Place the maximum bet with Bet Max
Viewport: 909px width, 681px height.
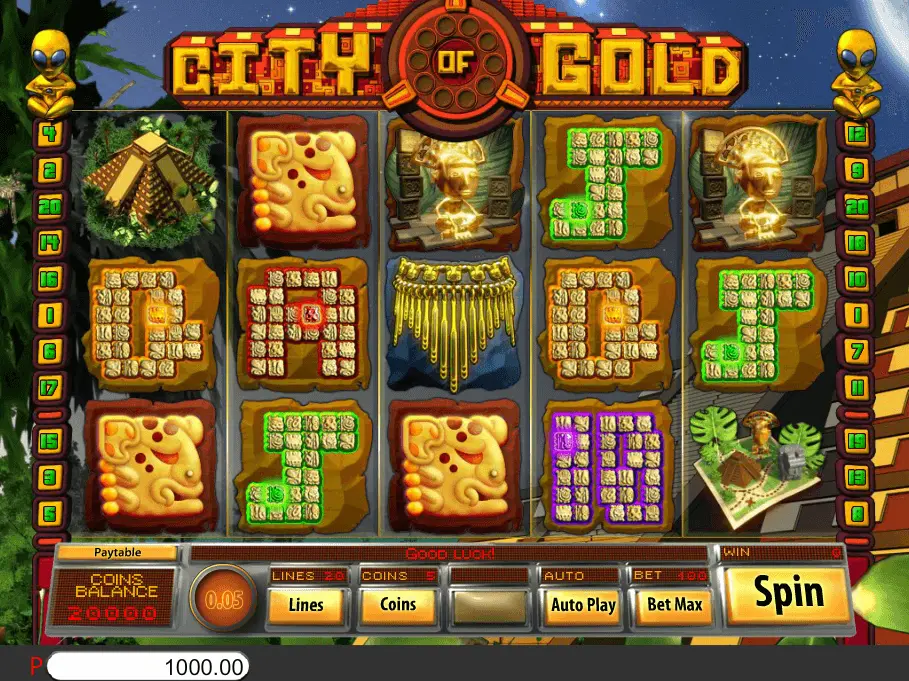tap(675, 605)
